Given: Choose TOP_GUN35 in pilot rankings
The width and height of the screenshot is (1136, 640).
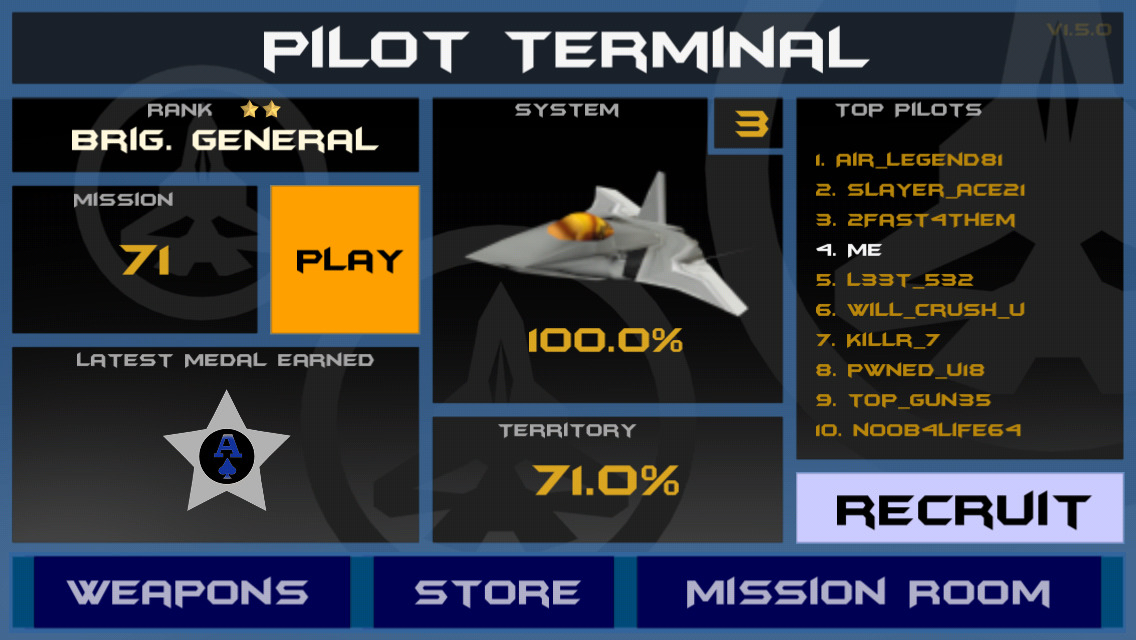Looking at the screenshot, I should [x=904, y=400].
